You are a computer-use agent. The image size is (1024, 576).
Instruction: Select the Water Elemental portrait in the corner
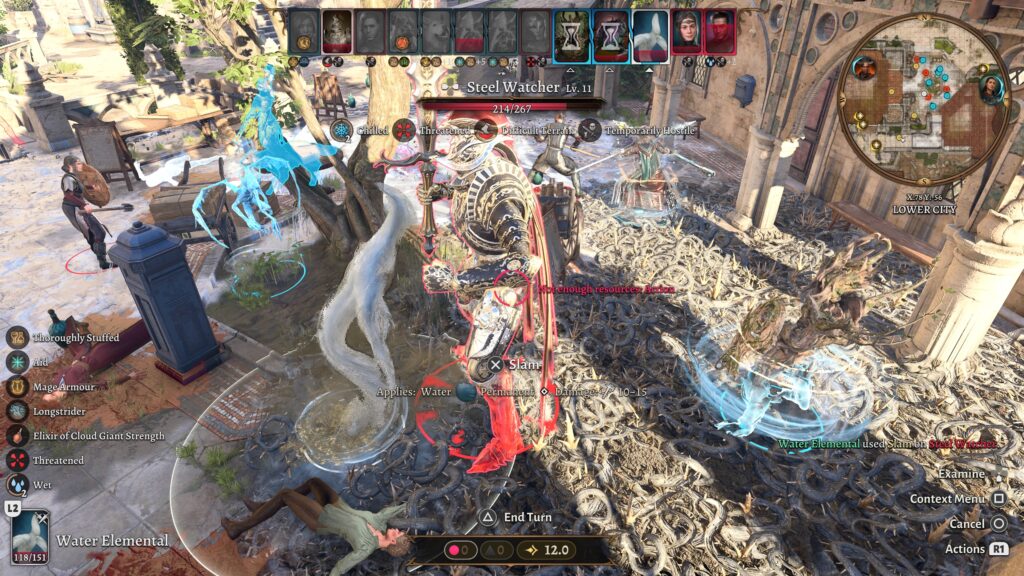click(x=30, y=539)
